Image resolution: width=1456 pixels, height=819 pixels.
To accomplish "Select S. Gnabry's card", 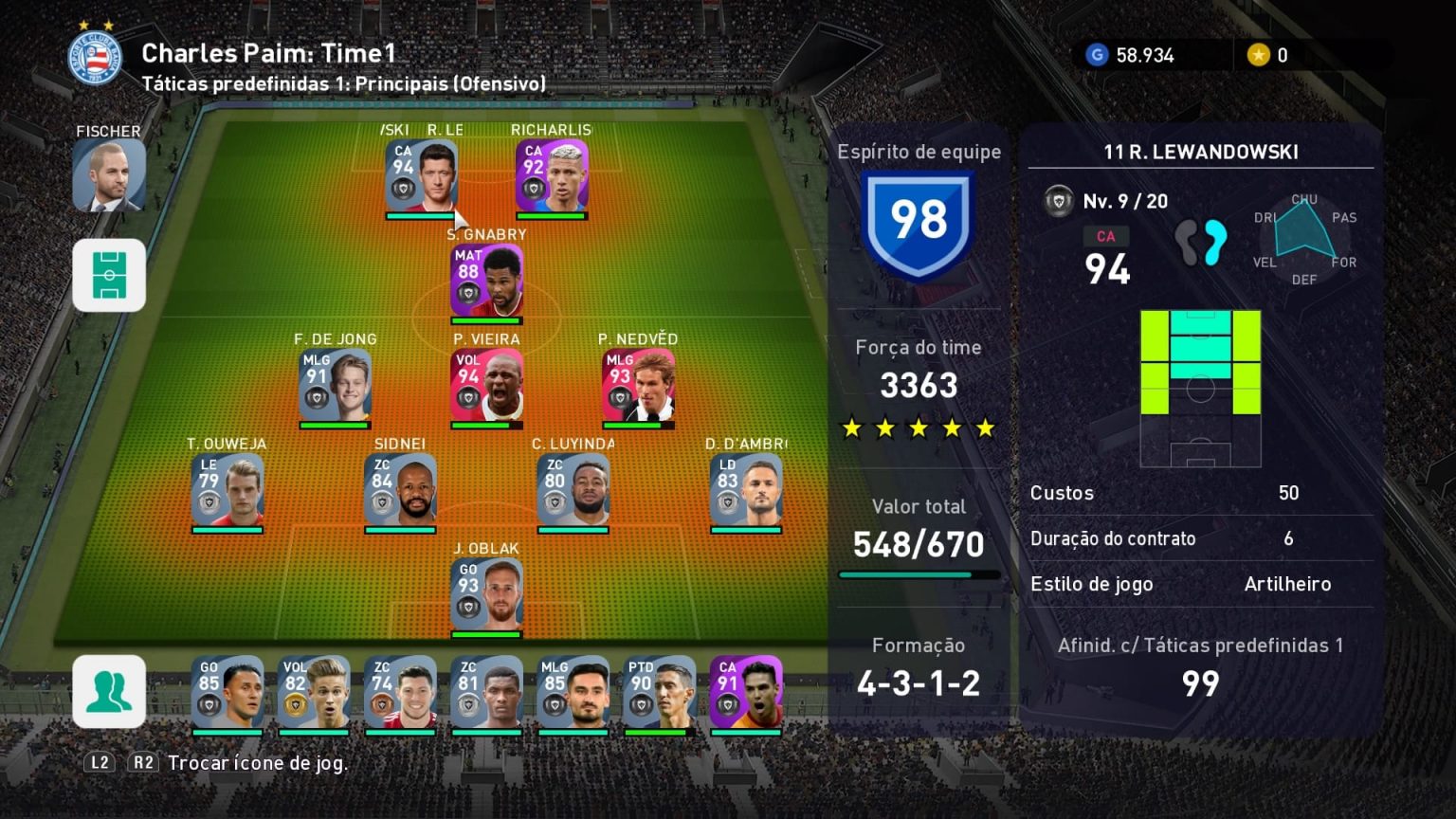I will pyautogui.click(x=486, y=282).
